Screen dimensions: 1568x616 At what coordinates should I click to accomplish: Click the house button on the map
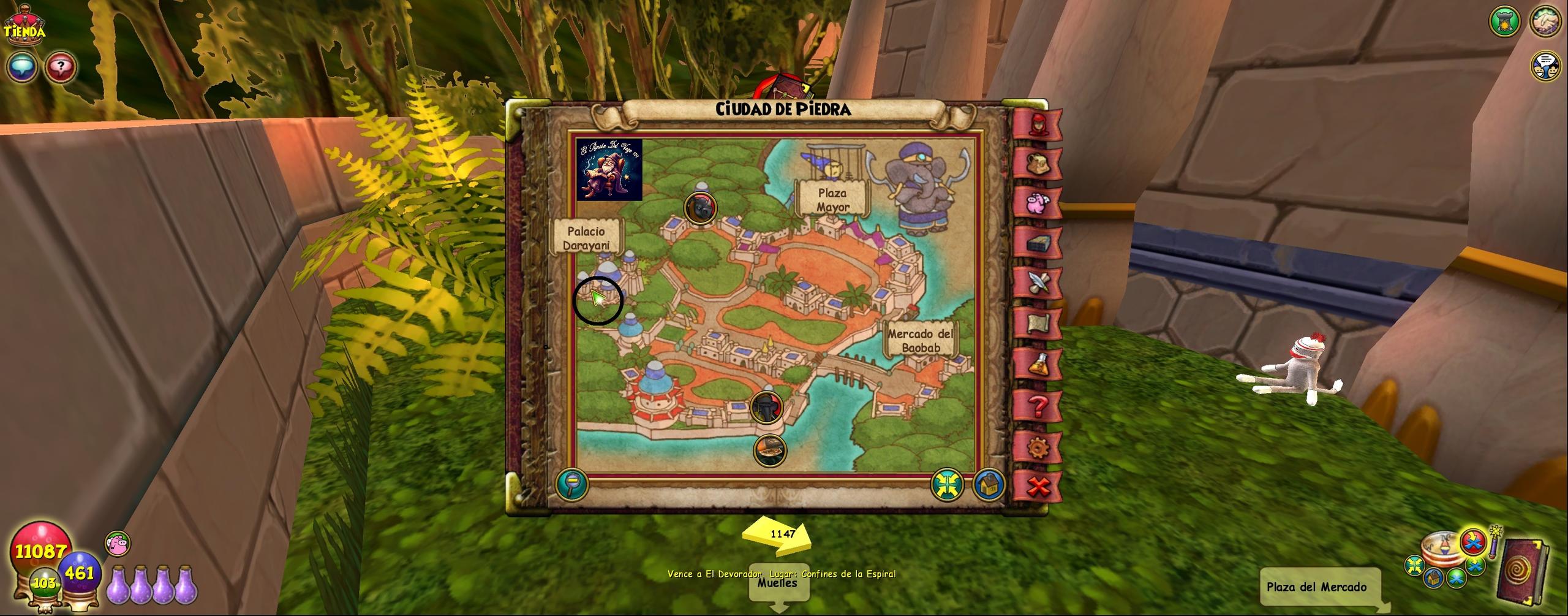(x=987, y=484)
